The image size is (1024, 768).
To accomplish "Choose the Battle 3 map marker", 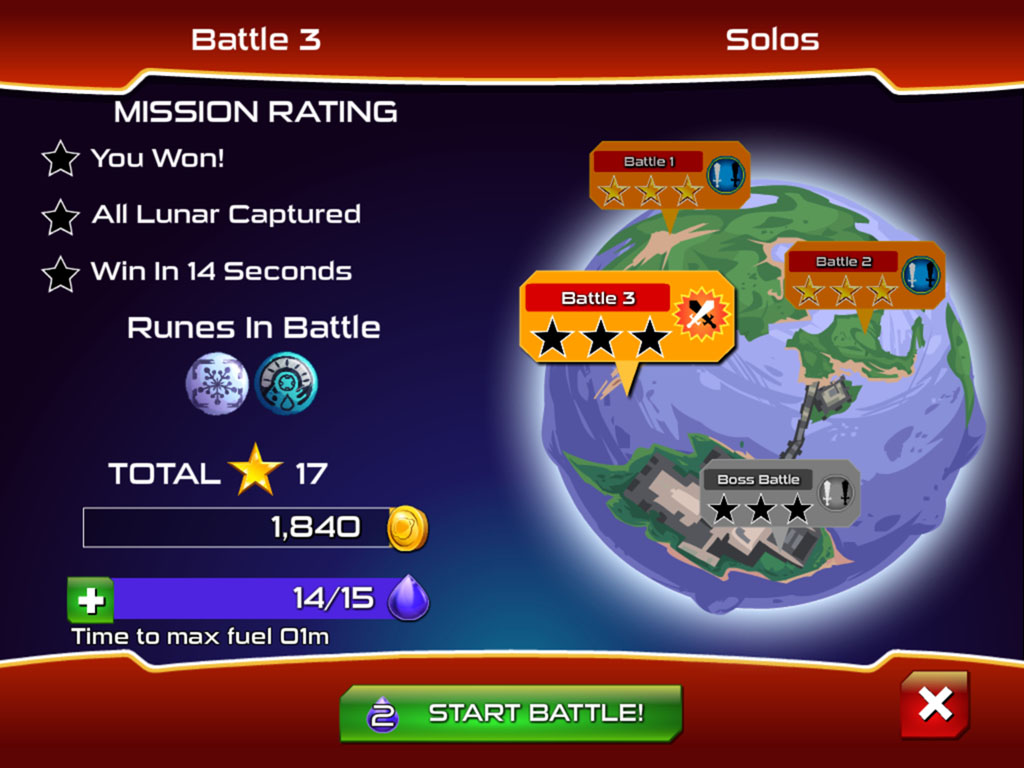I will pyautogui.click(x=627, y=317).
